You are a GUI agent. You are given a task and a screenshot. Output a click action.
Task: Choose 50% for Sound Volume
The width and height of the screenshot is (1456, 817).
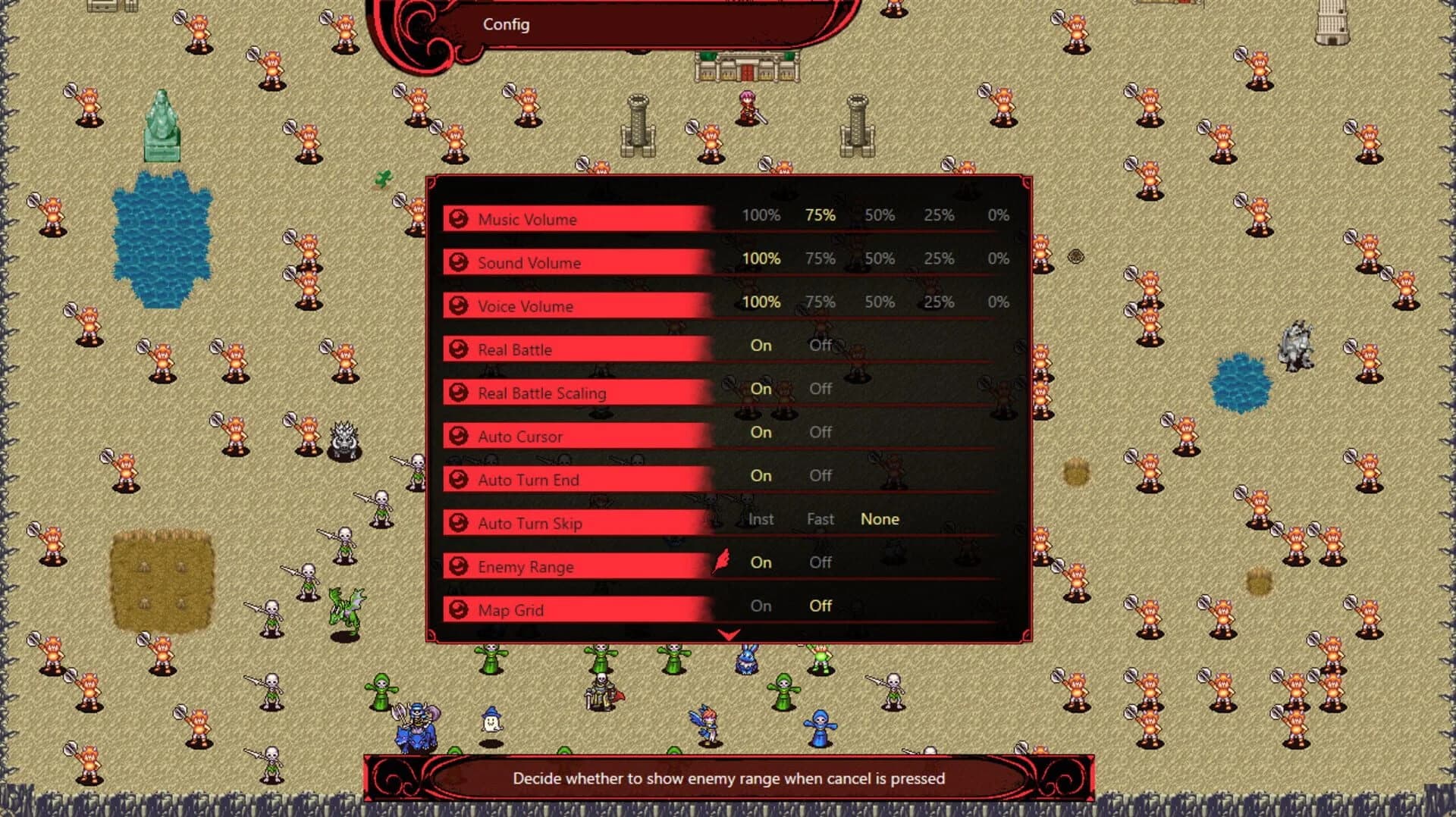coord(880,258)
